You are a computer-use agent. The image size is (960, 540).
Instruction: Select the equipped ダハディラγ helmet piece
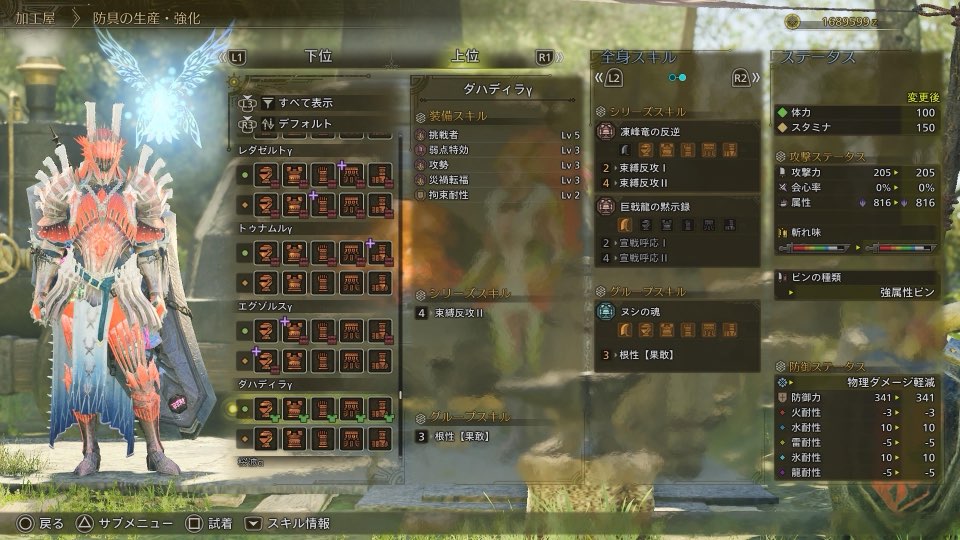(x=267, y=408)
